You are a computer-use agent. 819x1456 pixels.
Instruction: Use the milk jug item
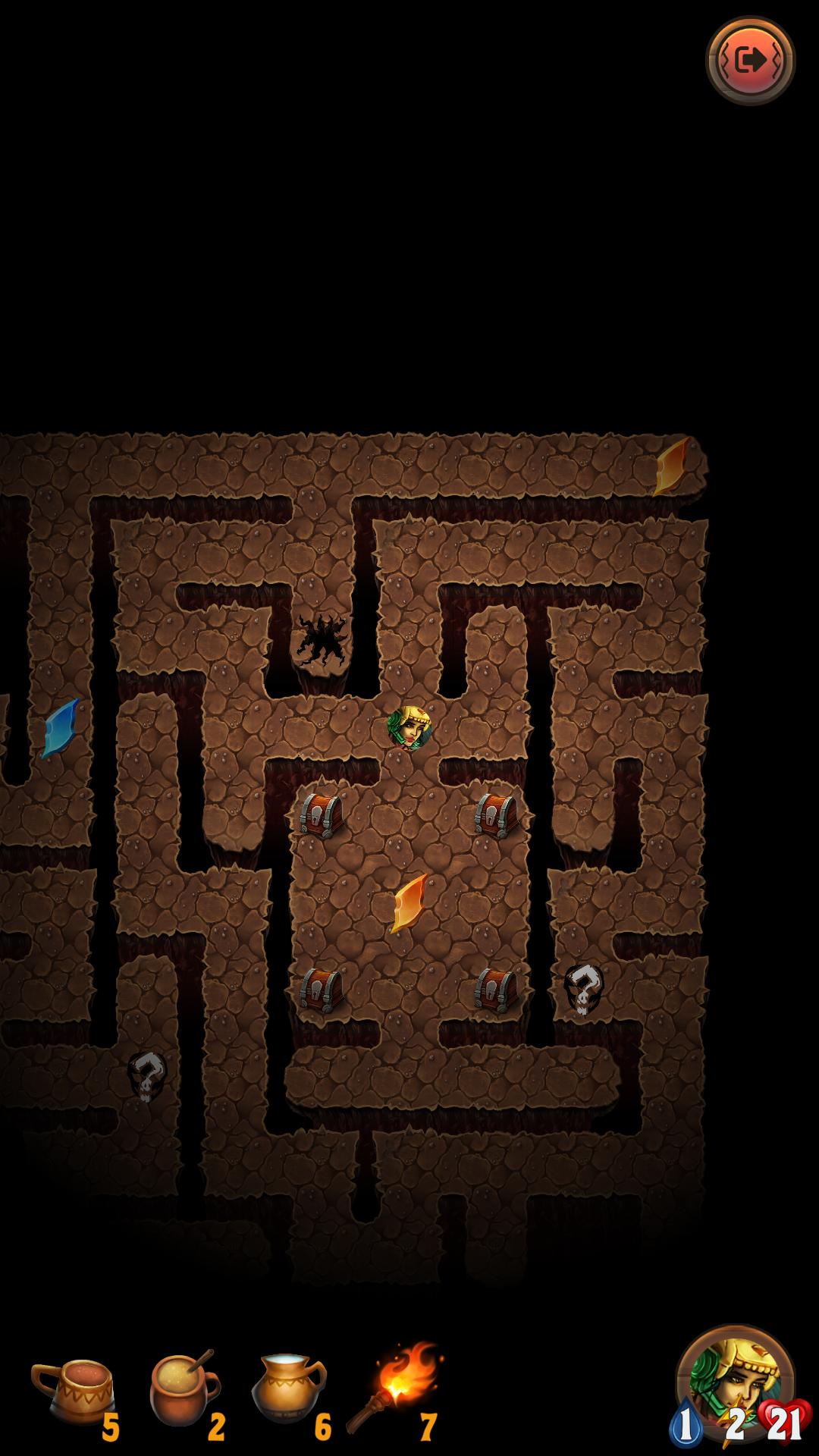287,1386
